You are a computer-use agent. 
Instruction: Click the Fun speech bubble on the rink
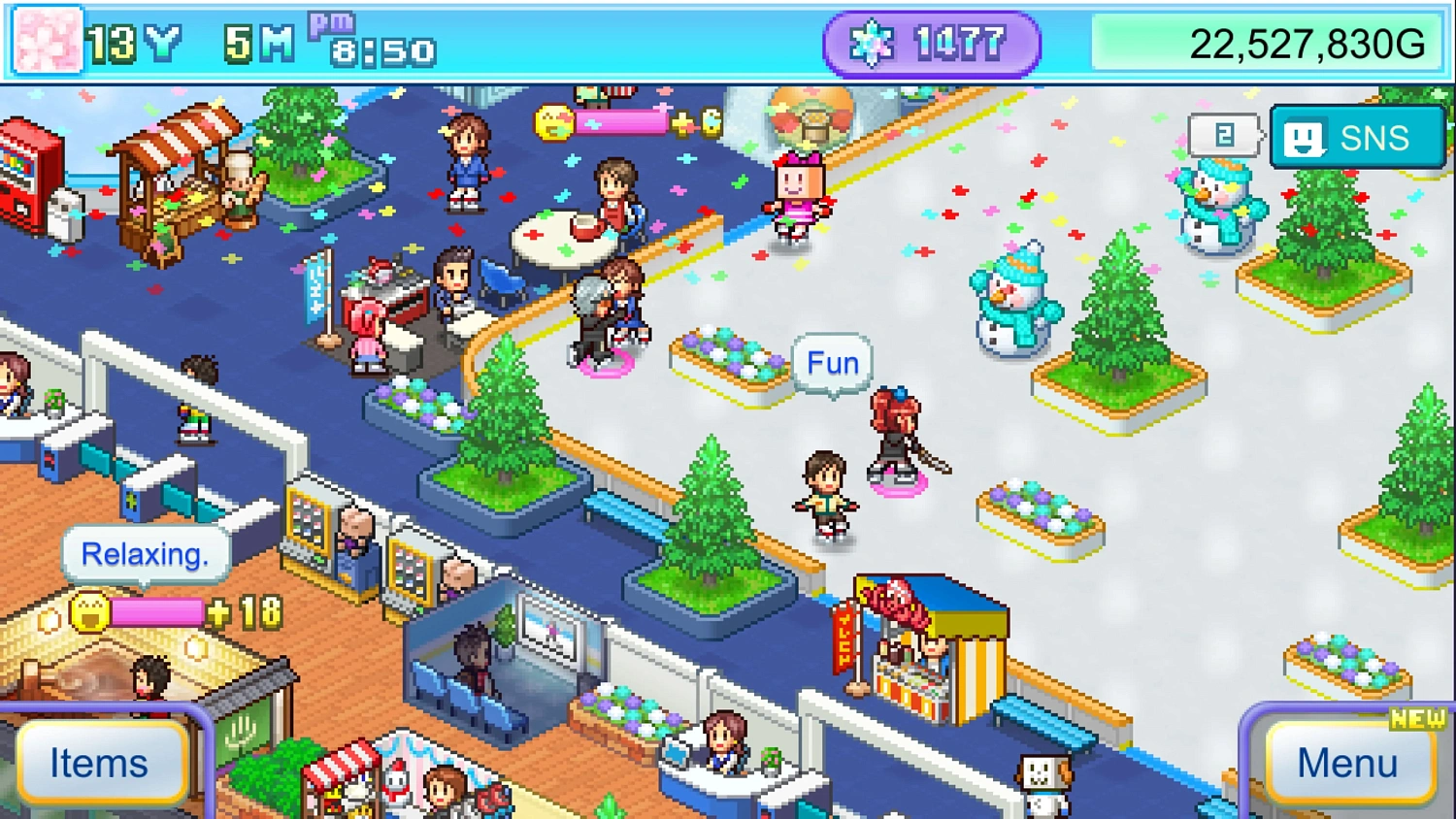tap(831, 364)
